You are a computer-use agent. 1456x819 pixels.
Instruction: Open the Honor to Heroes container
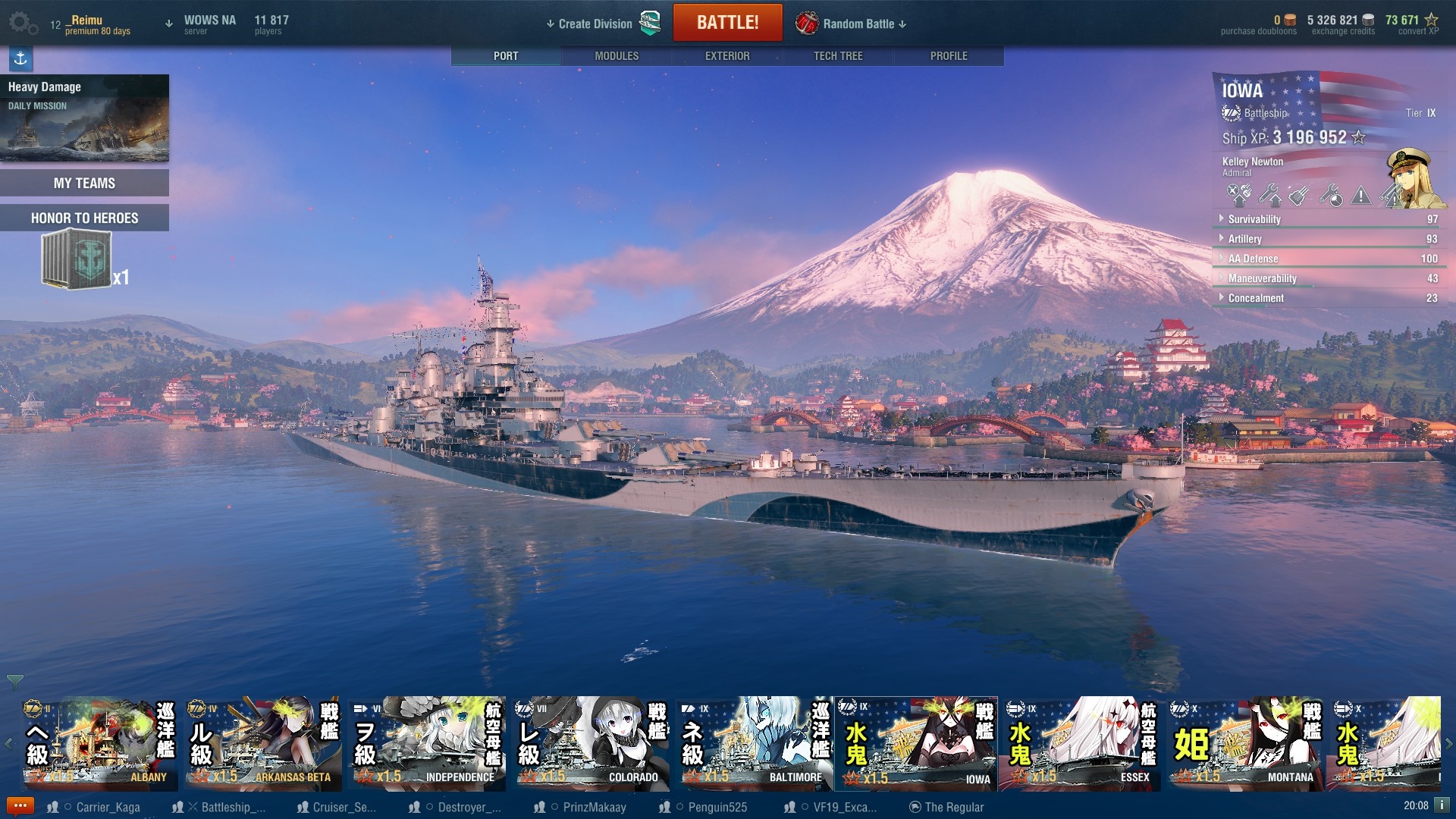77,260
